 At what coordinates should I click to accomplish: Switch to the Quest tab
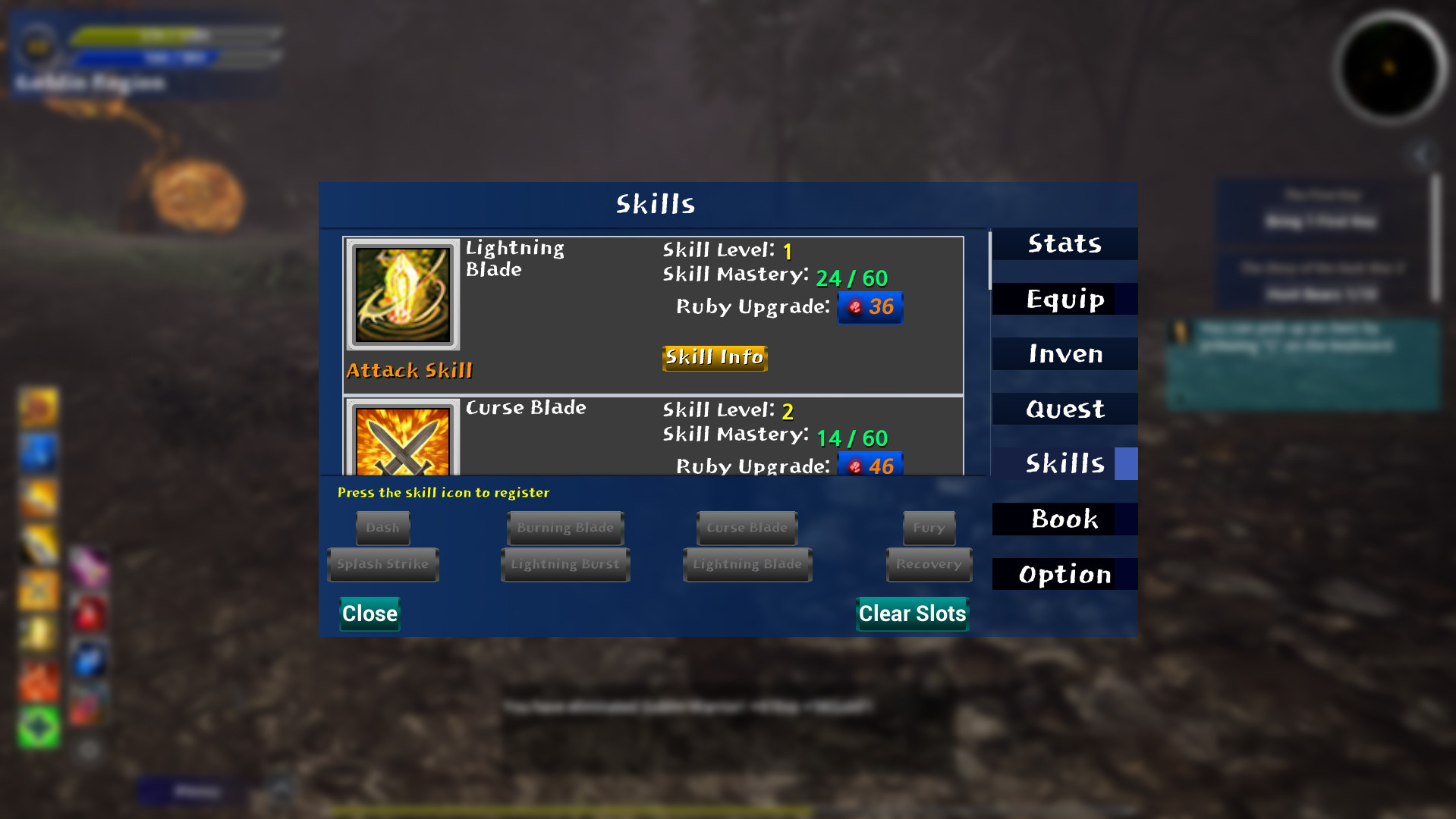pos(1064,409)
